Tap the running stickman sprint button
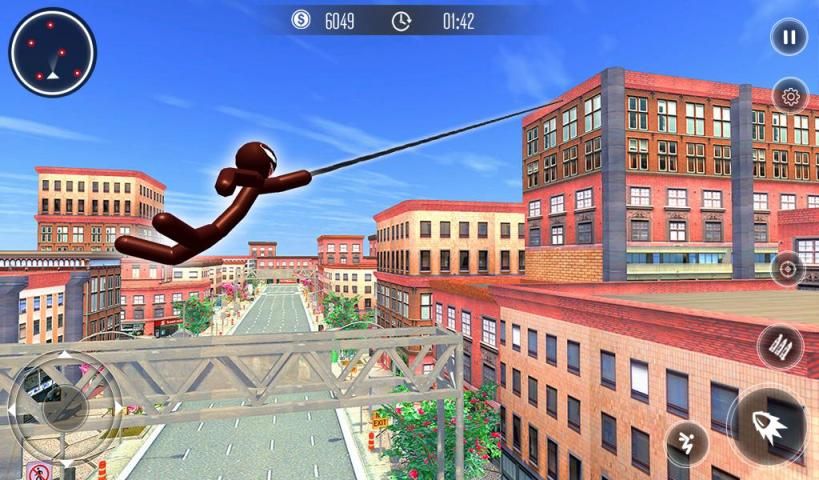This screenshot has width=819, height=480. click(x=687, y=441)
